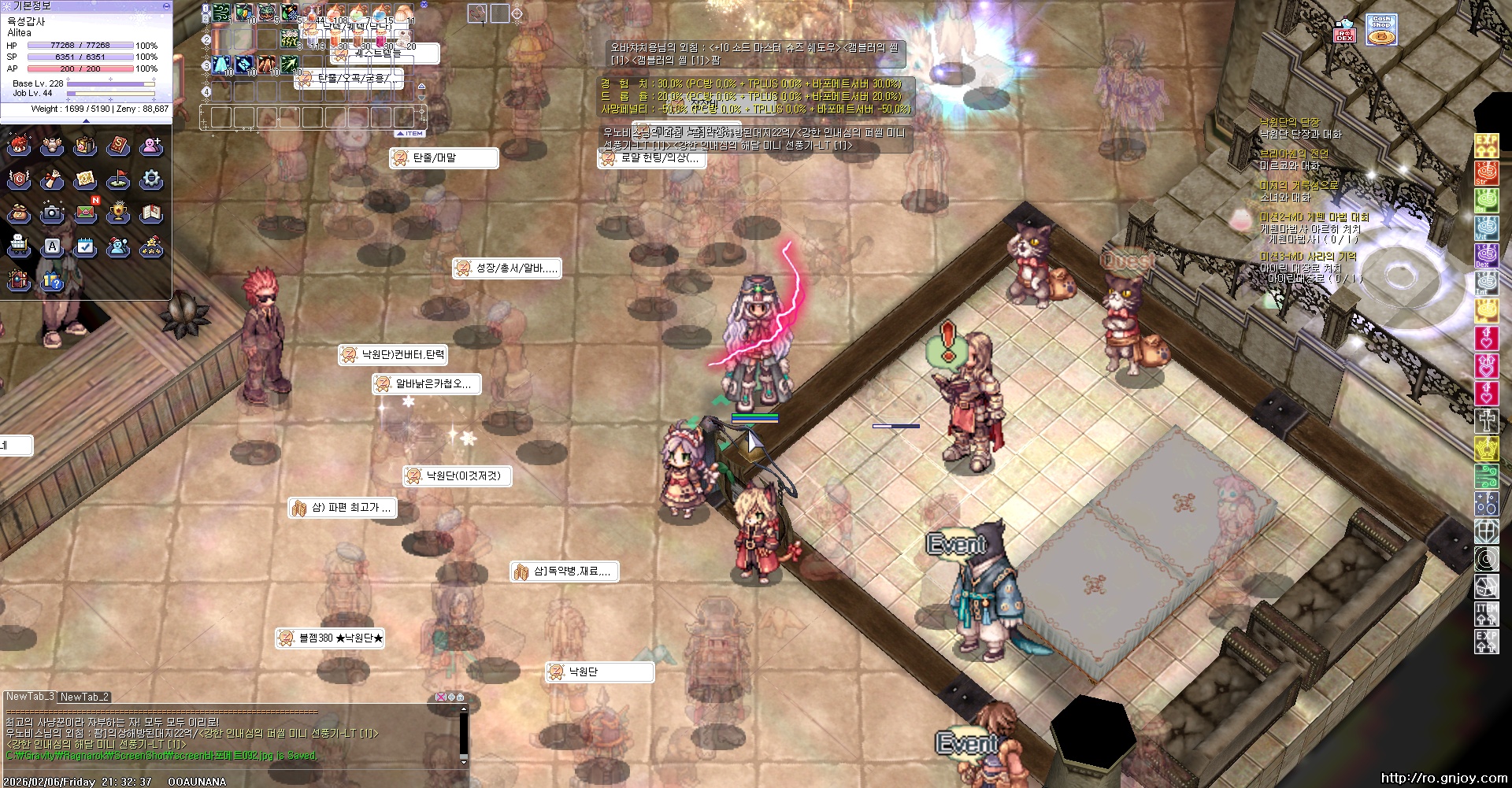Switch to the NewTab_2 chat tab

pyautogui.click(x=84, y=697)
